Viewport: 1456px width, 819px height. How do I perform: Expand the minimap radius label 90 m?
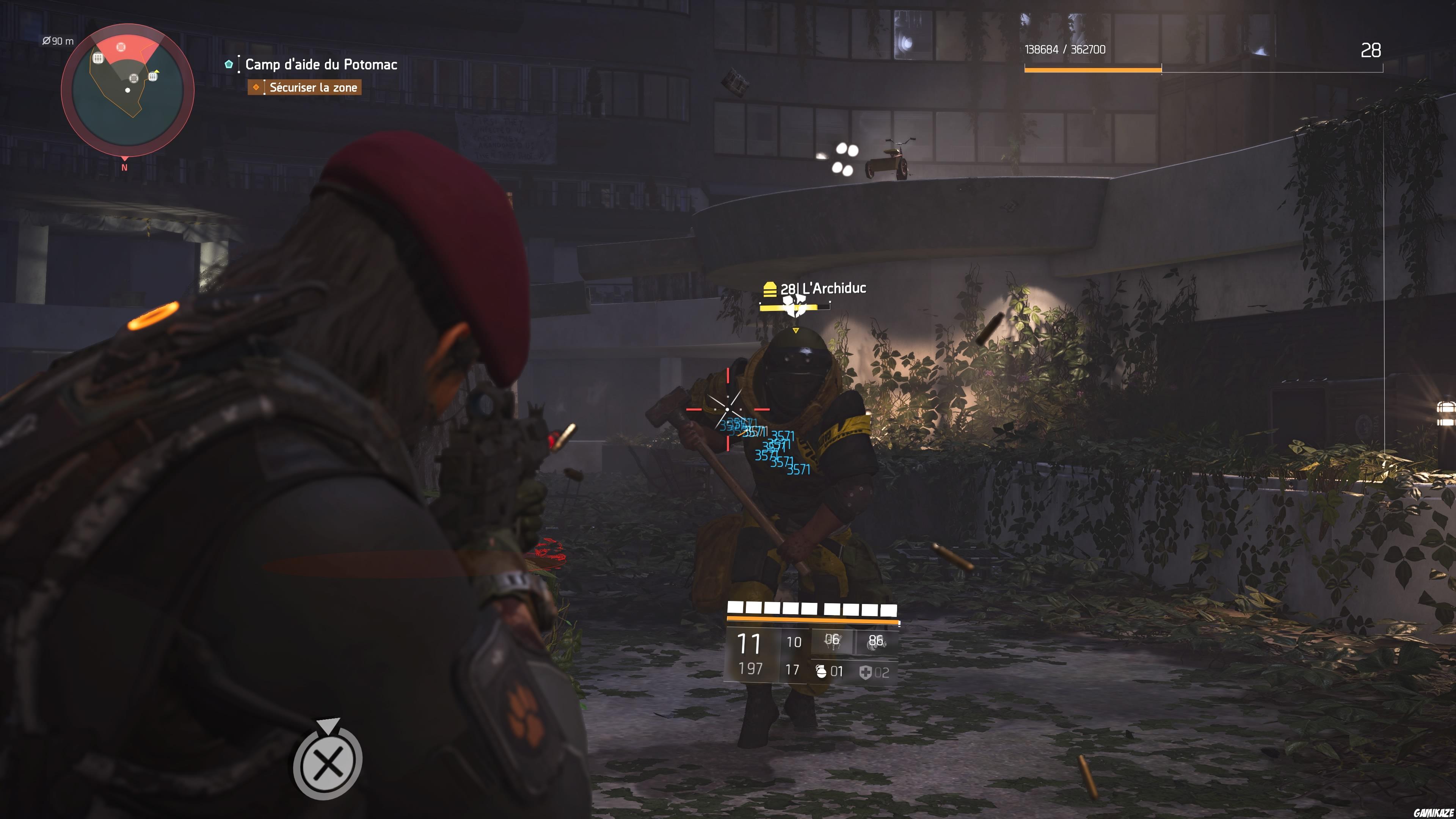(x=58, y=41)
